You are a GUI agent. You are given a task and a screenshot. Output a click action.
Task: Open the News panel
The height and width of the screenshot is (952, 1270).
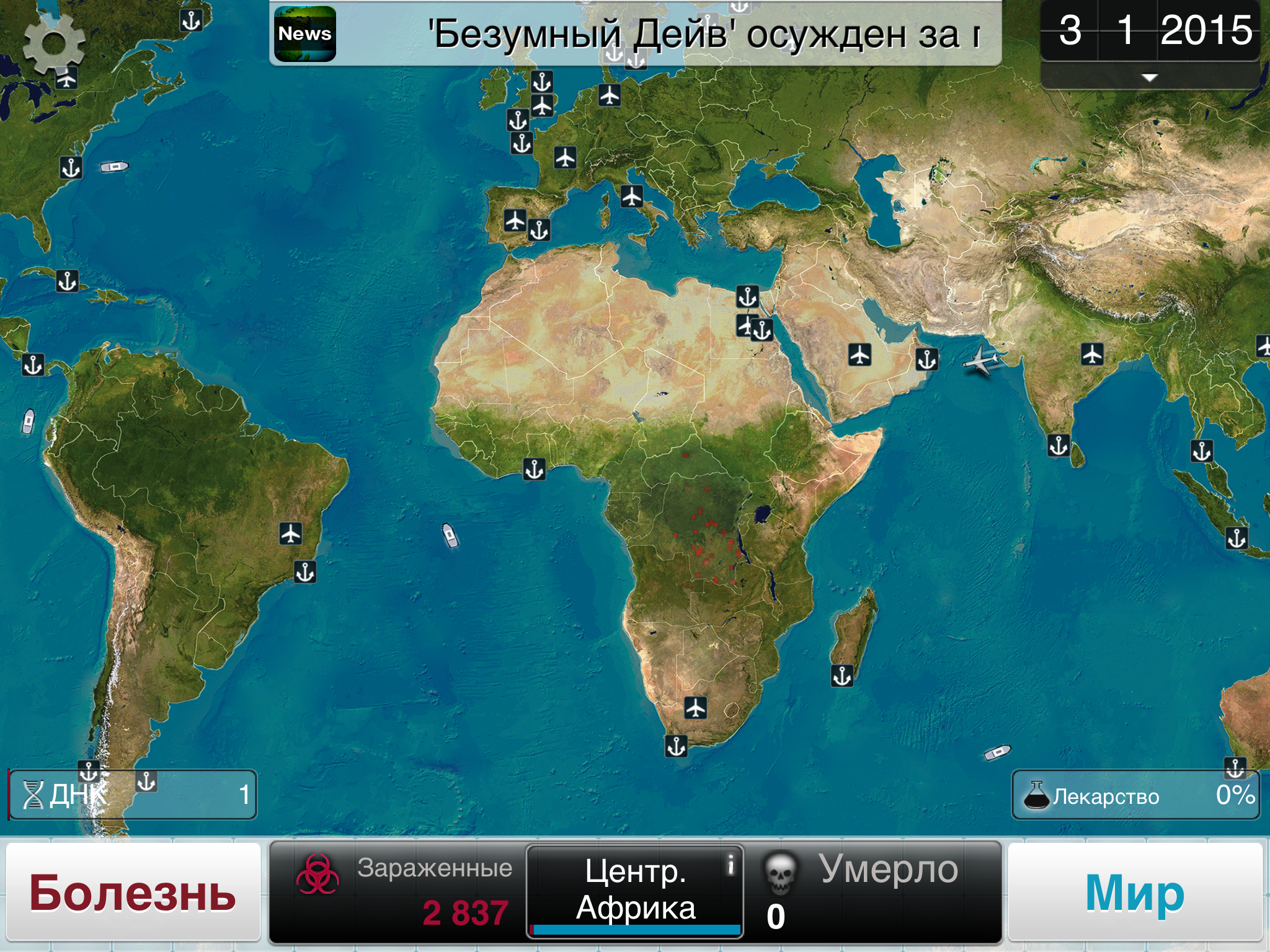point(303,33)
